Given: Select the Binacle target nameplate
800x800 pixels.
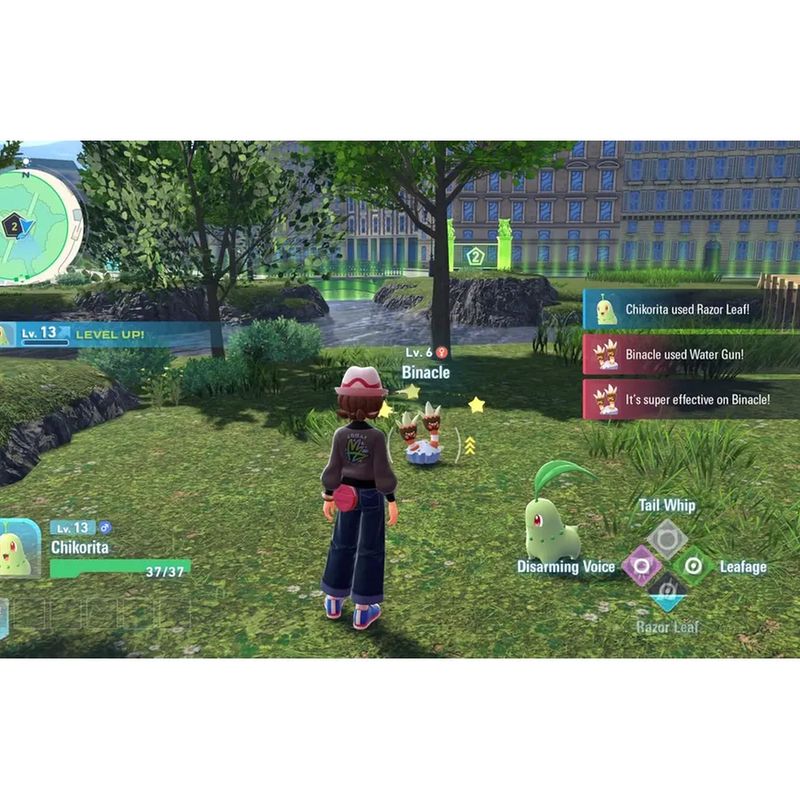Looking at the screenshot, I should [425, 372].
